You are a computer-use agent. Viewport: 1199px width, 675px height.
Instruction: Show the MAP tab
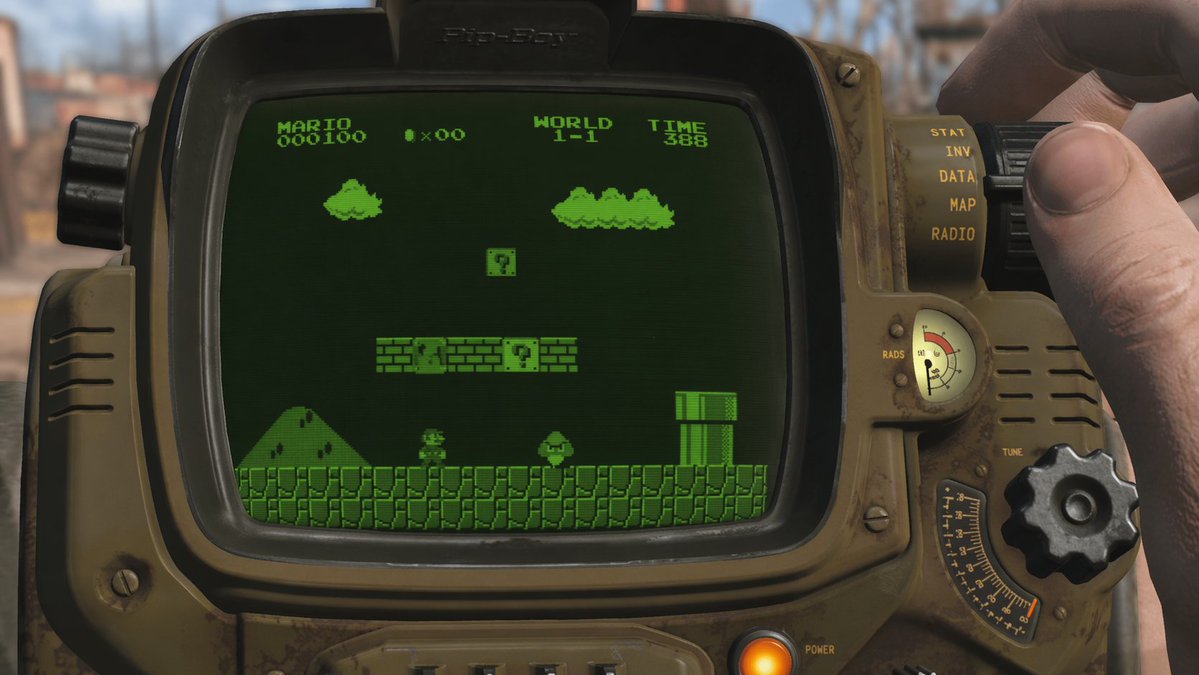tap(962, 205)
